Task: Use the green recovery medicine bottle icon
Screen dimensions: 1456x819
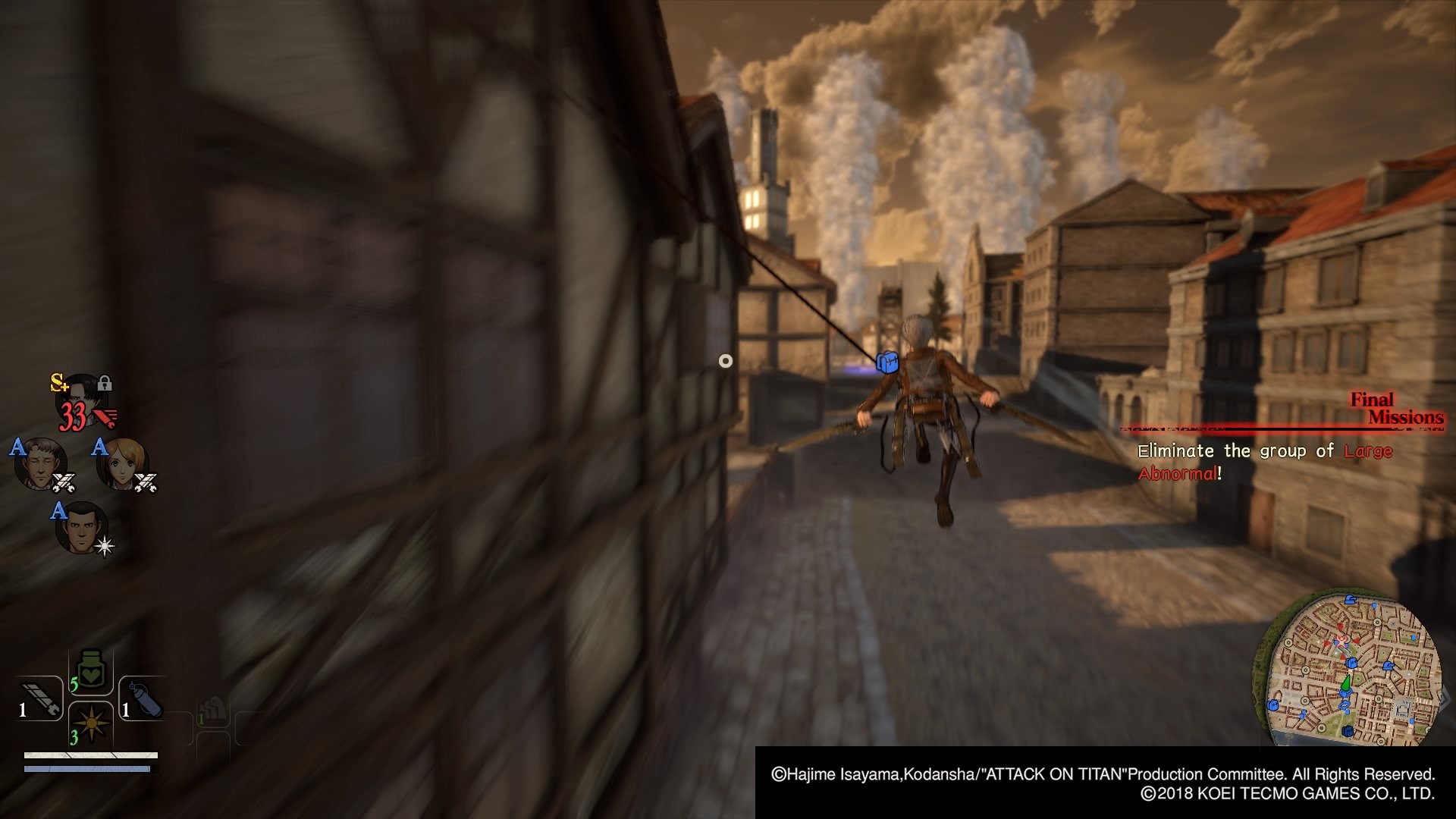Action: point(90,669)
